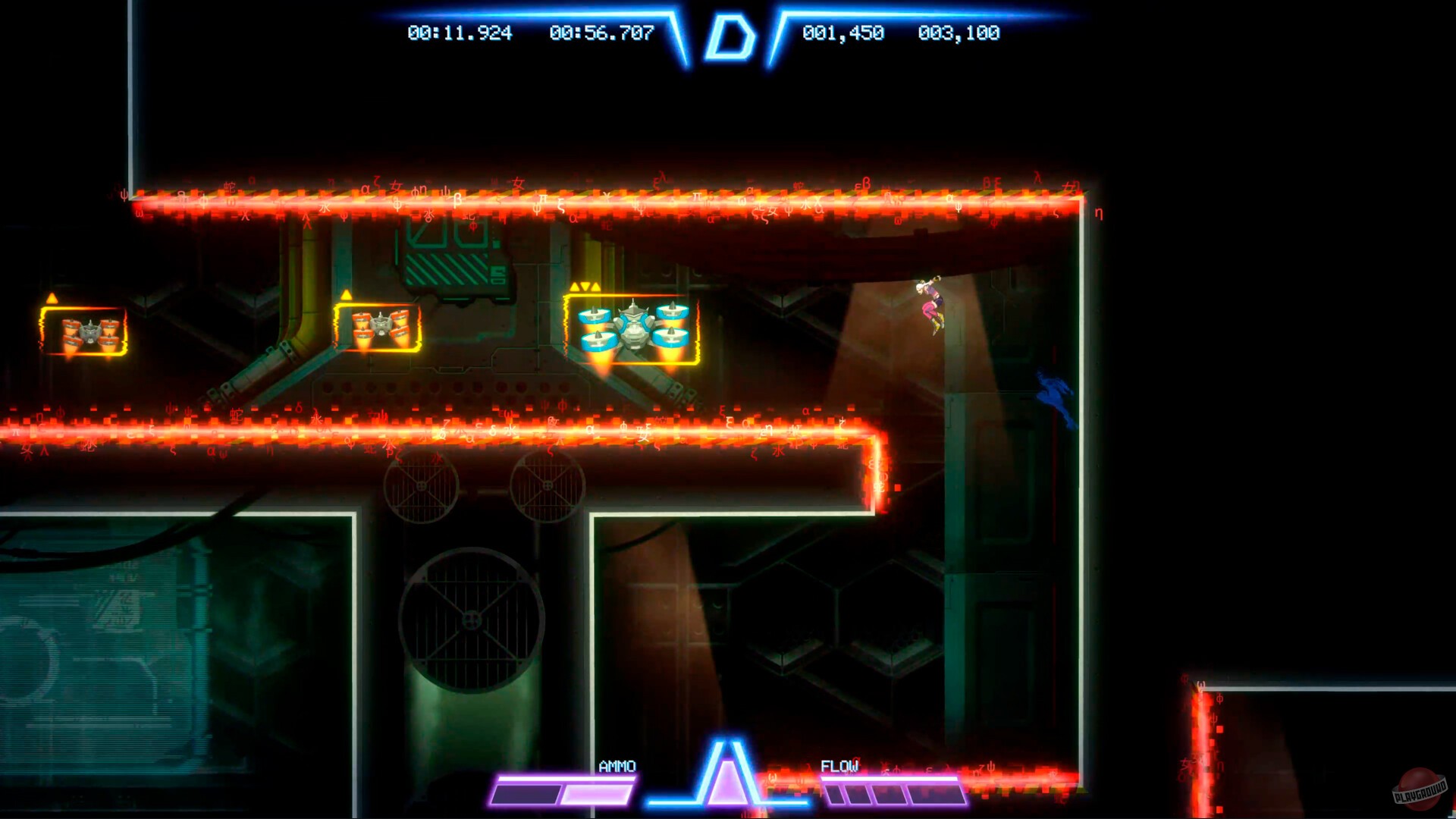Viewport: 1456px width, 819px height.
Task: Select the AMMO tab text
Action: [x=617, y=767]
